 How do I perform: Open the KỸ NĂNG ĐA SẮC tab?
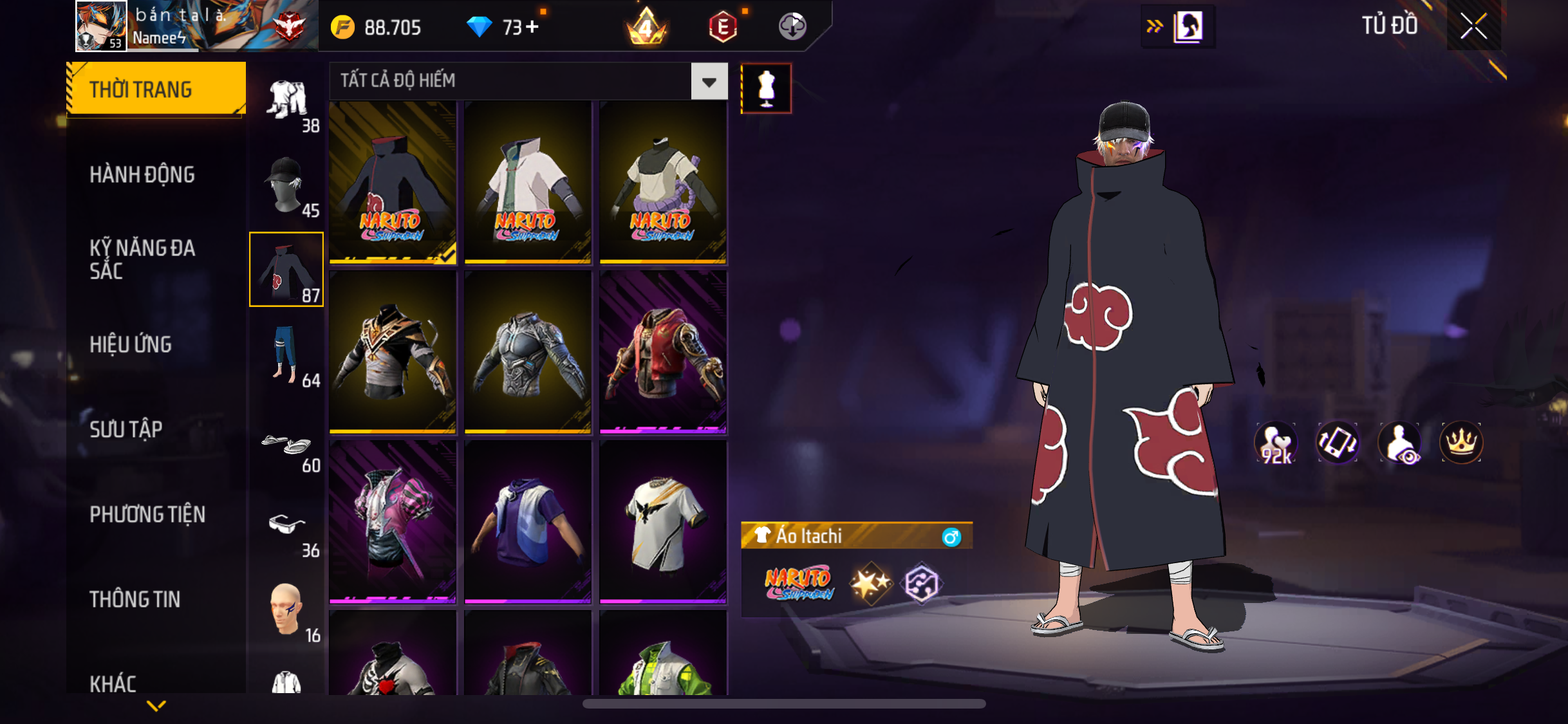point(142,259)
